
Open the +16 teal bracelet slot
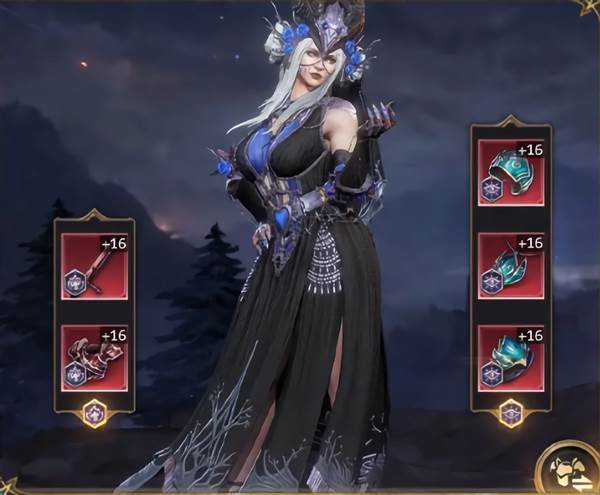click(x=510, y=172)
